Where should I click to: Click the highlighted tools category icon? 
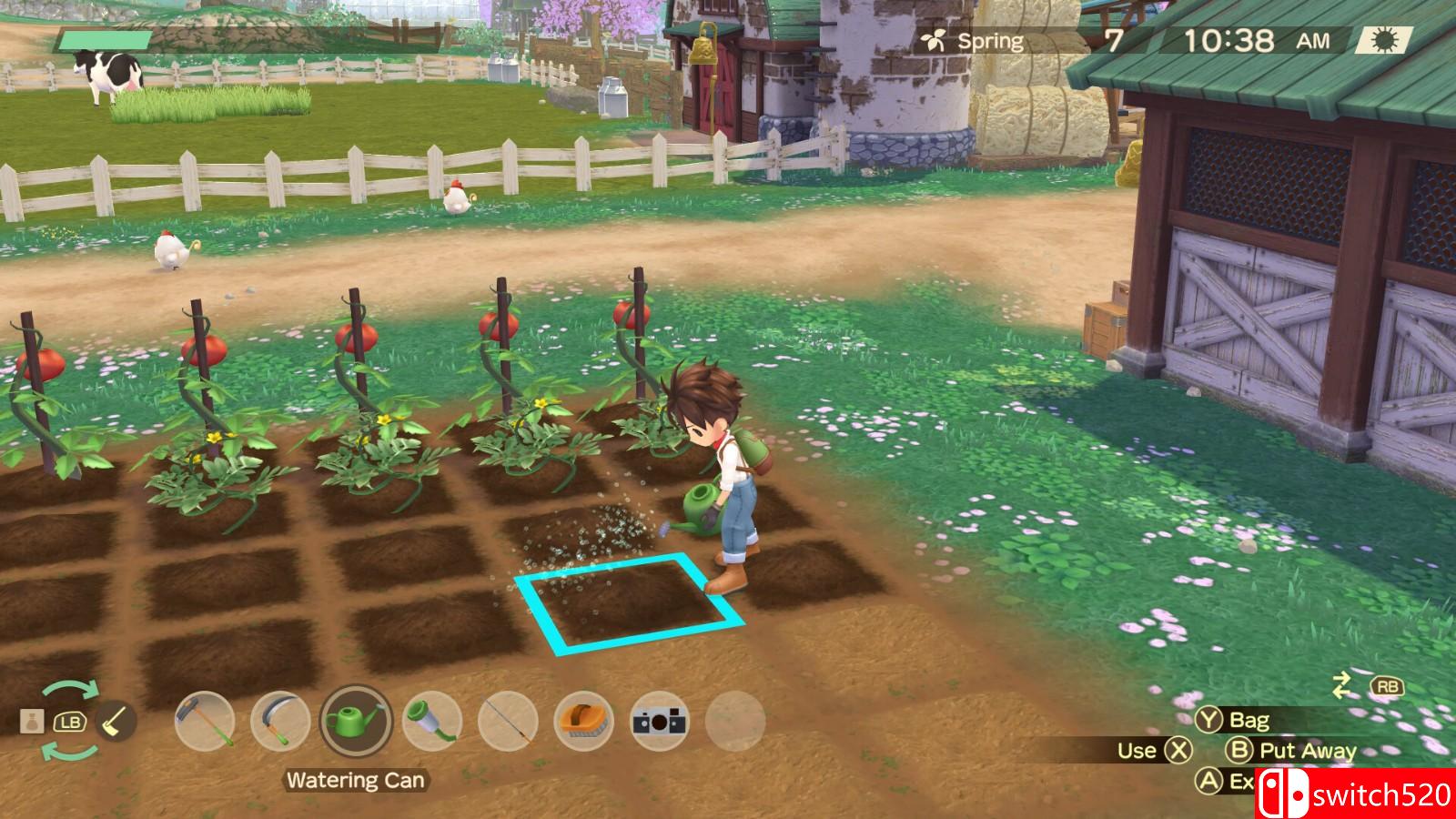coord(115,722)
